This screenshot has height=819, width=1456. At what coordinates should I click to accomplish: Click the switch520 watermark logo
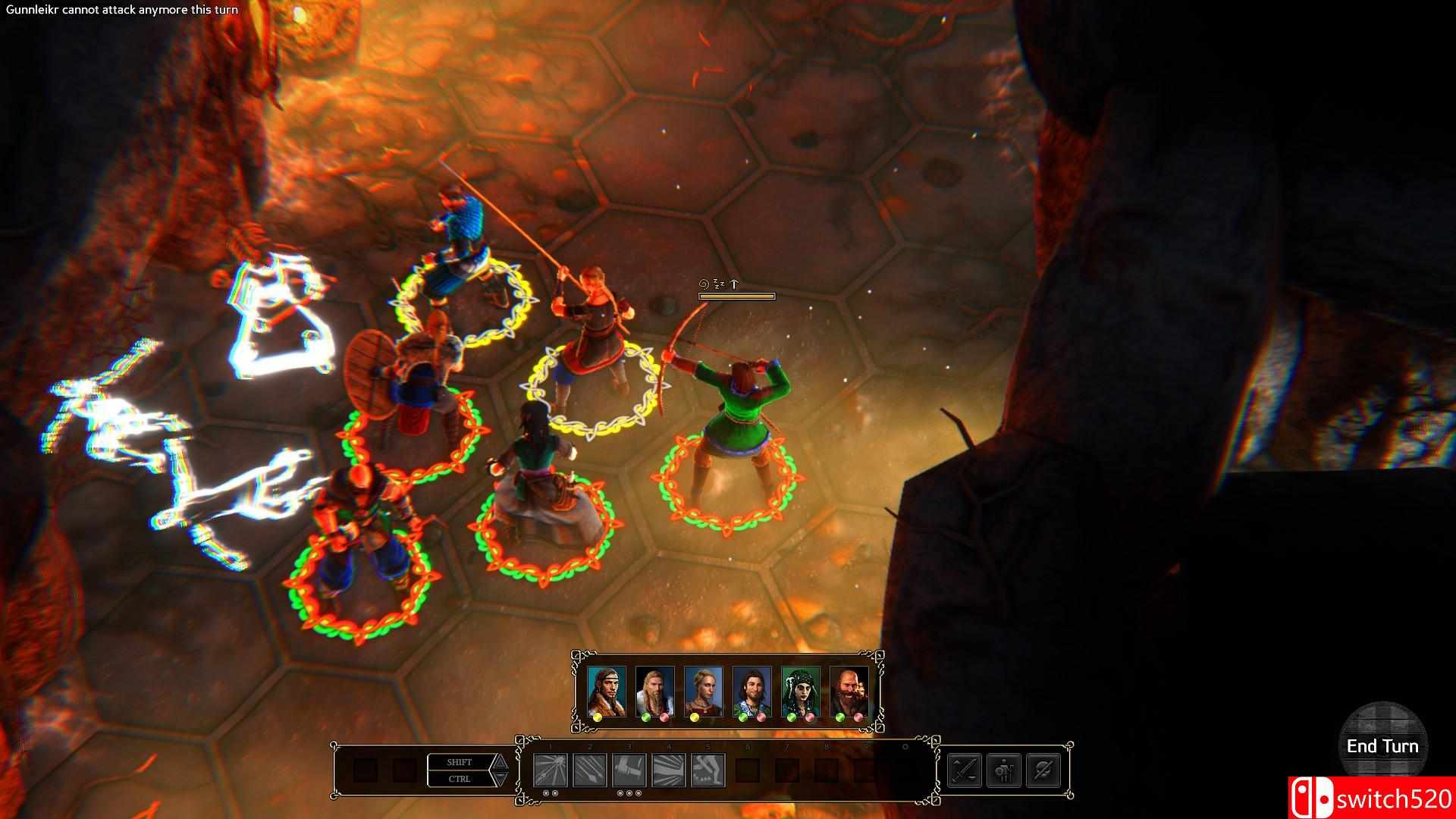(x=1371, y=798)
